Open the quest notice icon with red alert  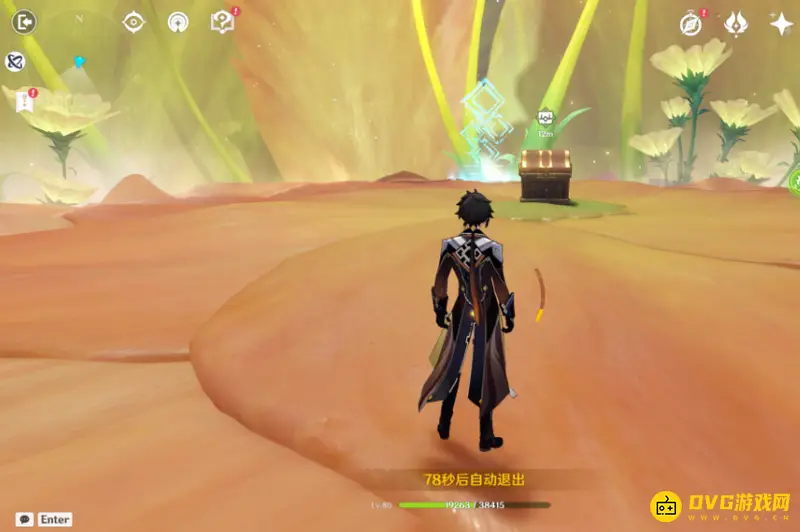coord(24,99)
